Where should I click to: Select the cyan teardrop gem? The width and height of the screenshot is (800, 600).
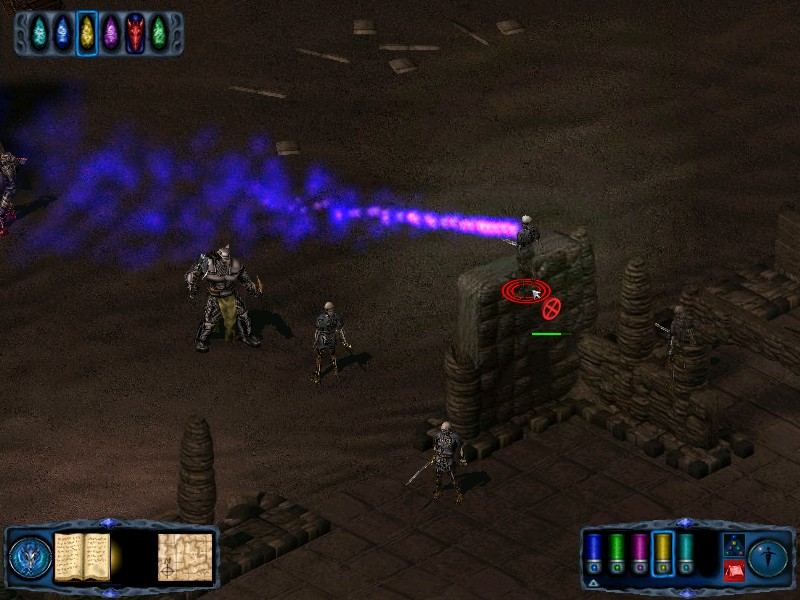40,33
